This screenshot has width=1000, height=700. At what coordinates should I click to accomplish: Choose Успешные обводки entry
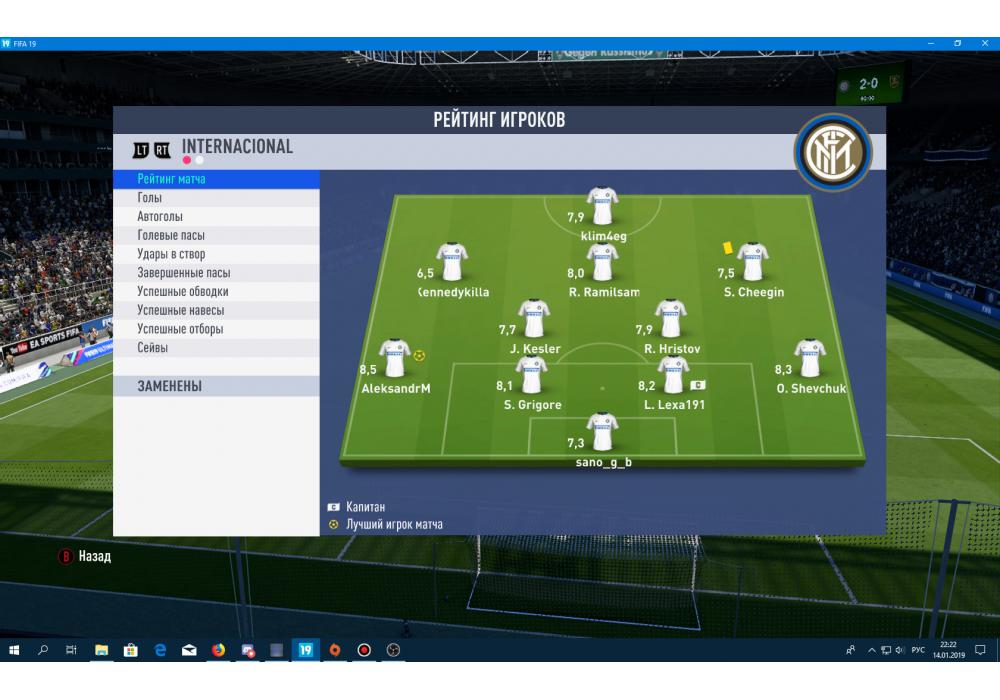pyautogui.click(x=216, y=292)
